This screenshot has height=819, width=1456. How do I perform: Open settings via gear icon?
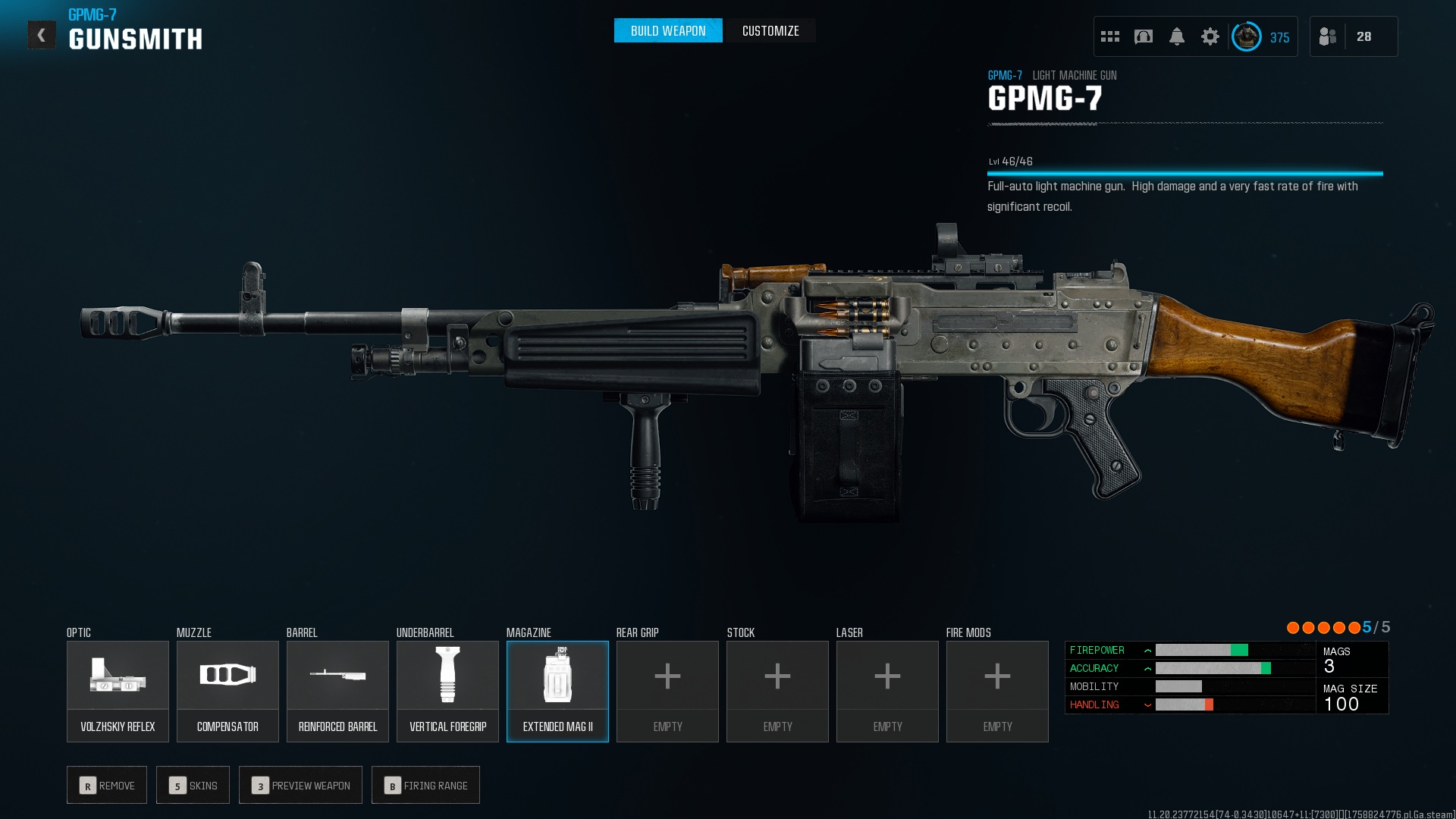tap(1210, 36)
